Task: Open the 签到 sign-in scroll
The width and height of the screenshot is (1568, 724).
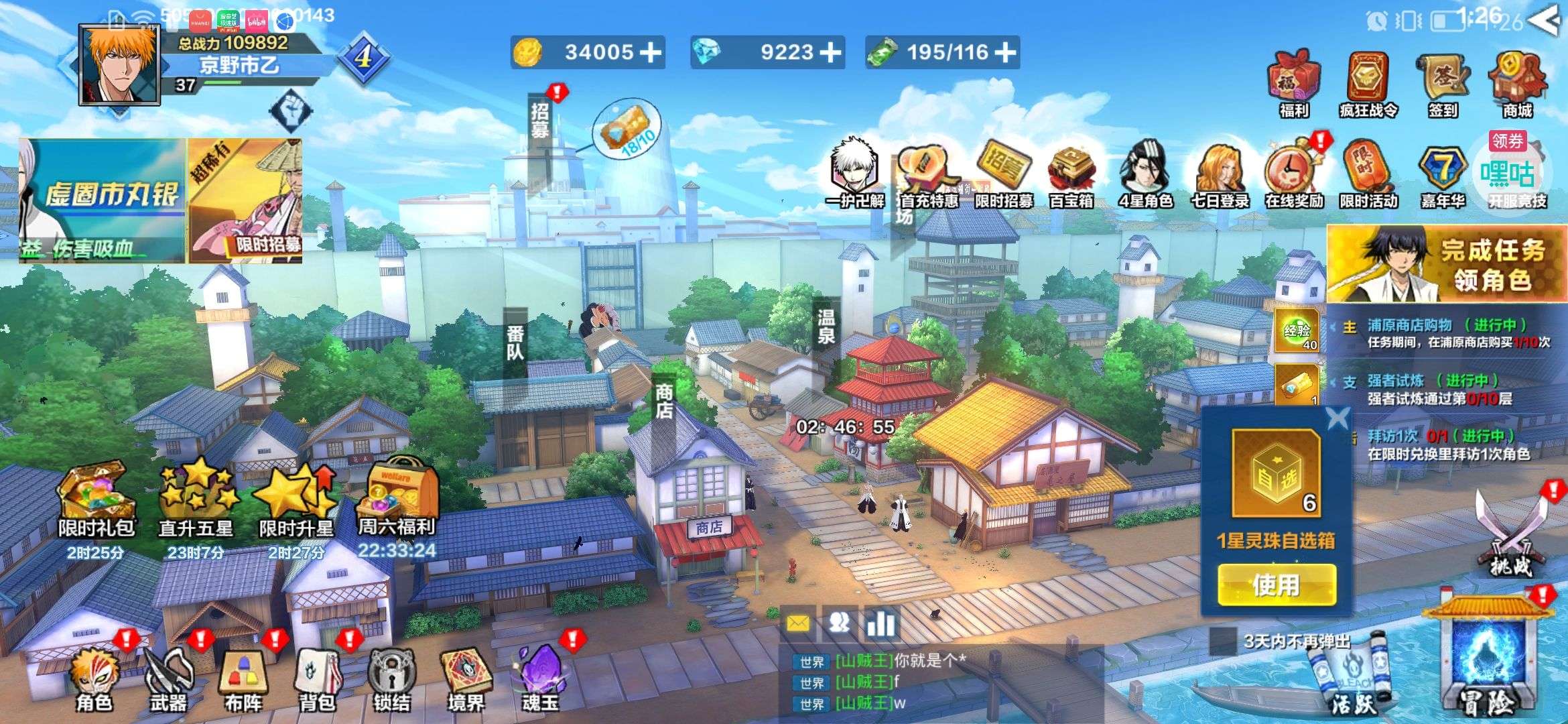Action: point(1443,85)
